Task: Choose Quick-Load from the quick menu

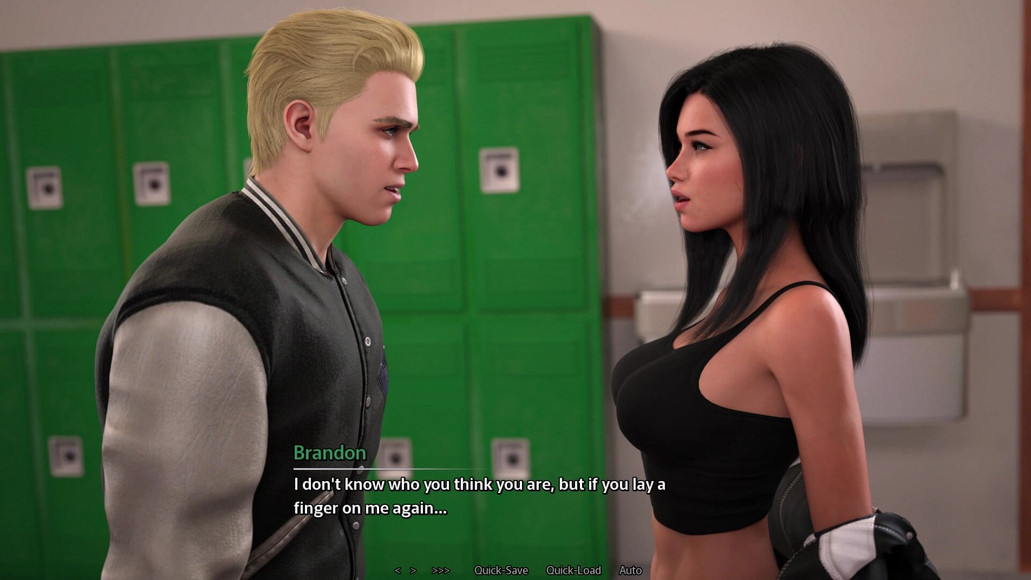Action: point(573,570)
